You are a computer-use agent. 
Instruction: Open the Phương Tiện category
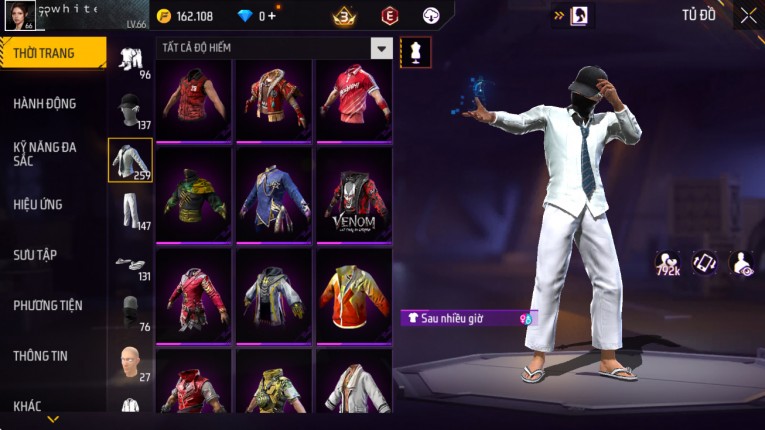click(48, 305)
